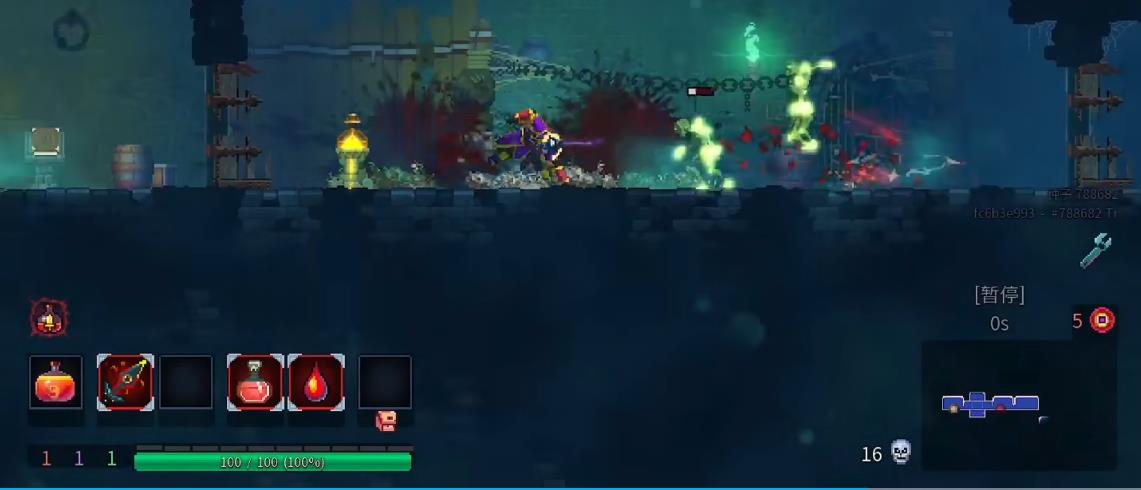The height and width of the screenshot is (490, 1141).
Task: Click the spiked flask status icon
Action: pos(48,319)
